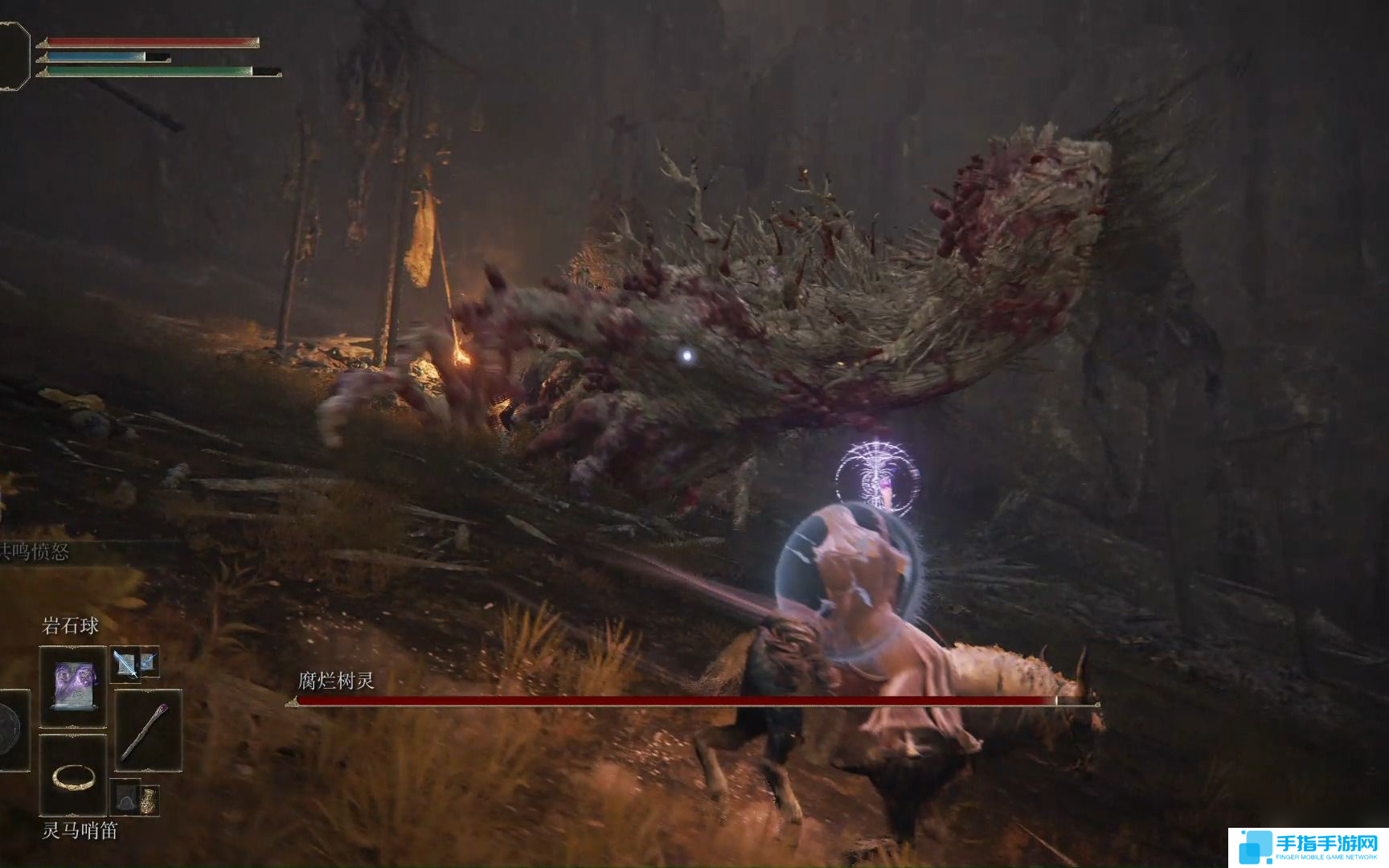Select the round shield left-hand slot
This screenshot has width=1389, height=868.
[11, 730]
